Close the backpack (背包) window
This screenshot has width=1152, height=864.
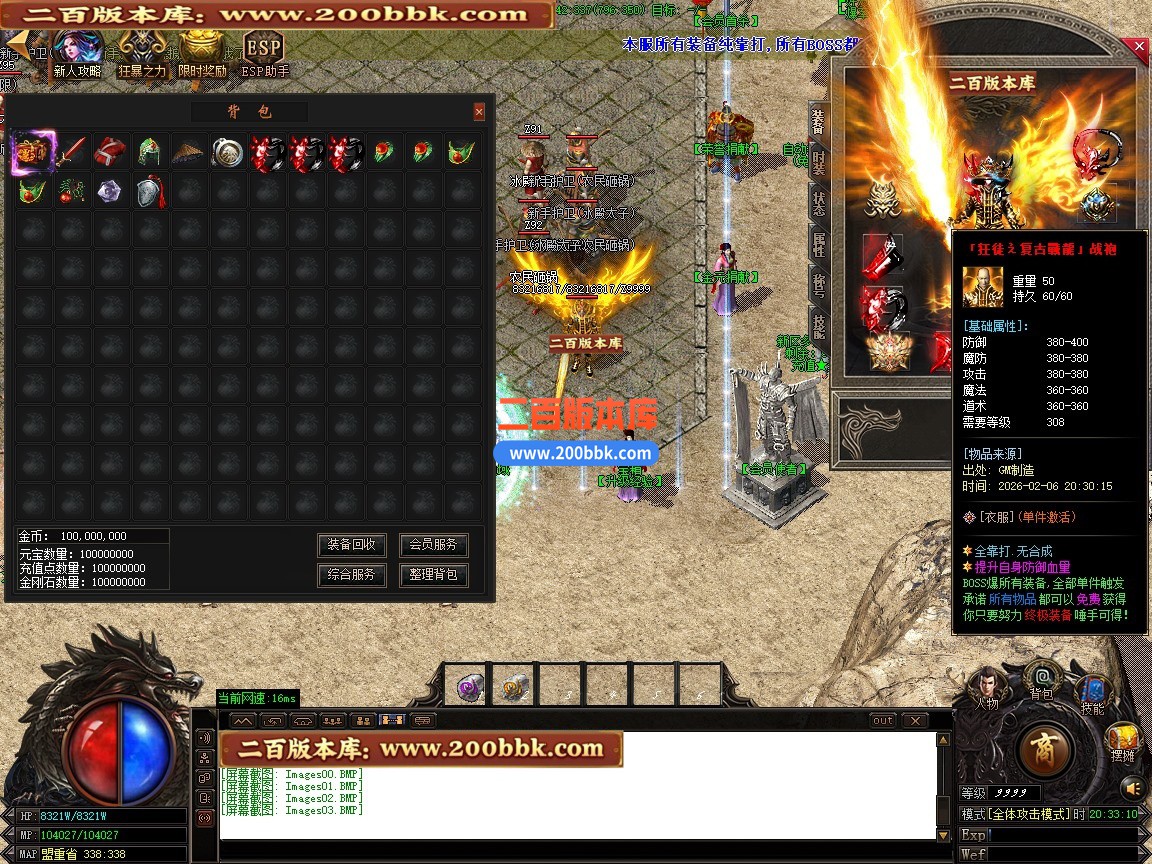click(479, 112)
